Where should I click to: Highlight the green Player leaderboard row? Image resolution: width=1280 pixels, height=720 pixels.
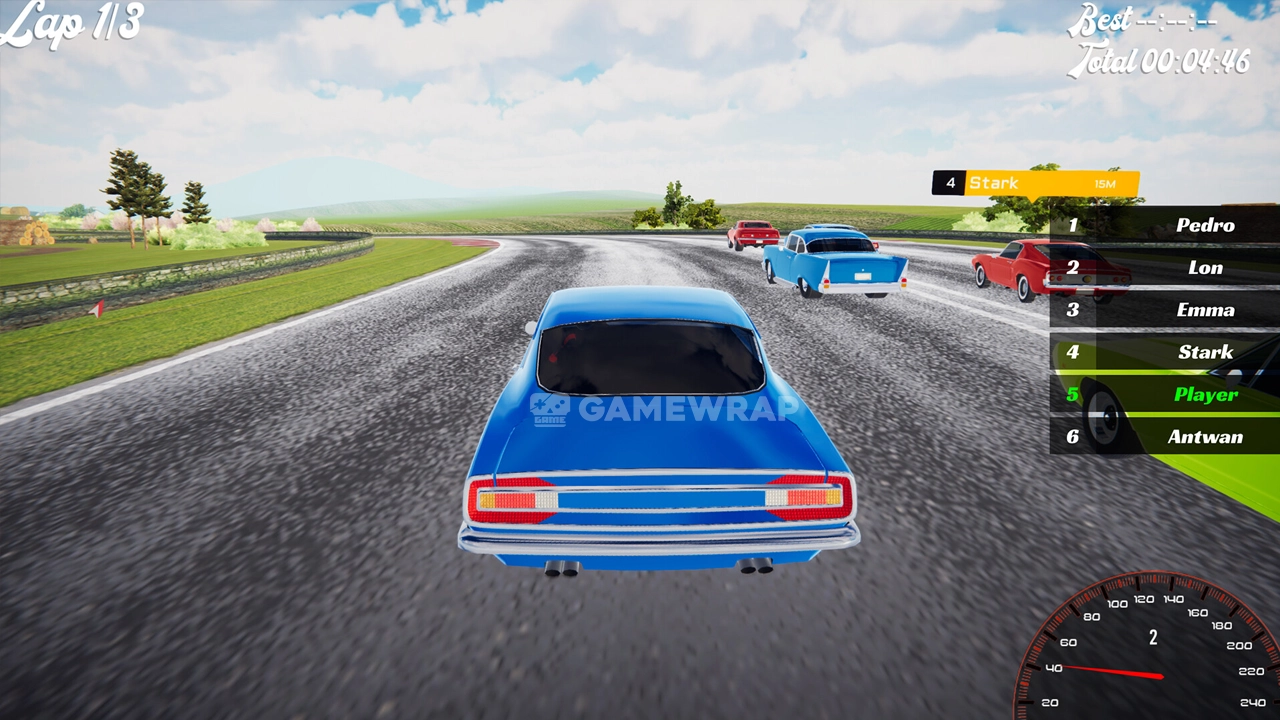click(1165, 394)
